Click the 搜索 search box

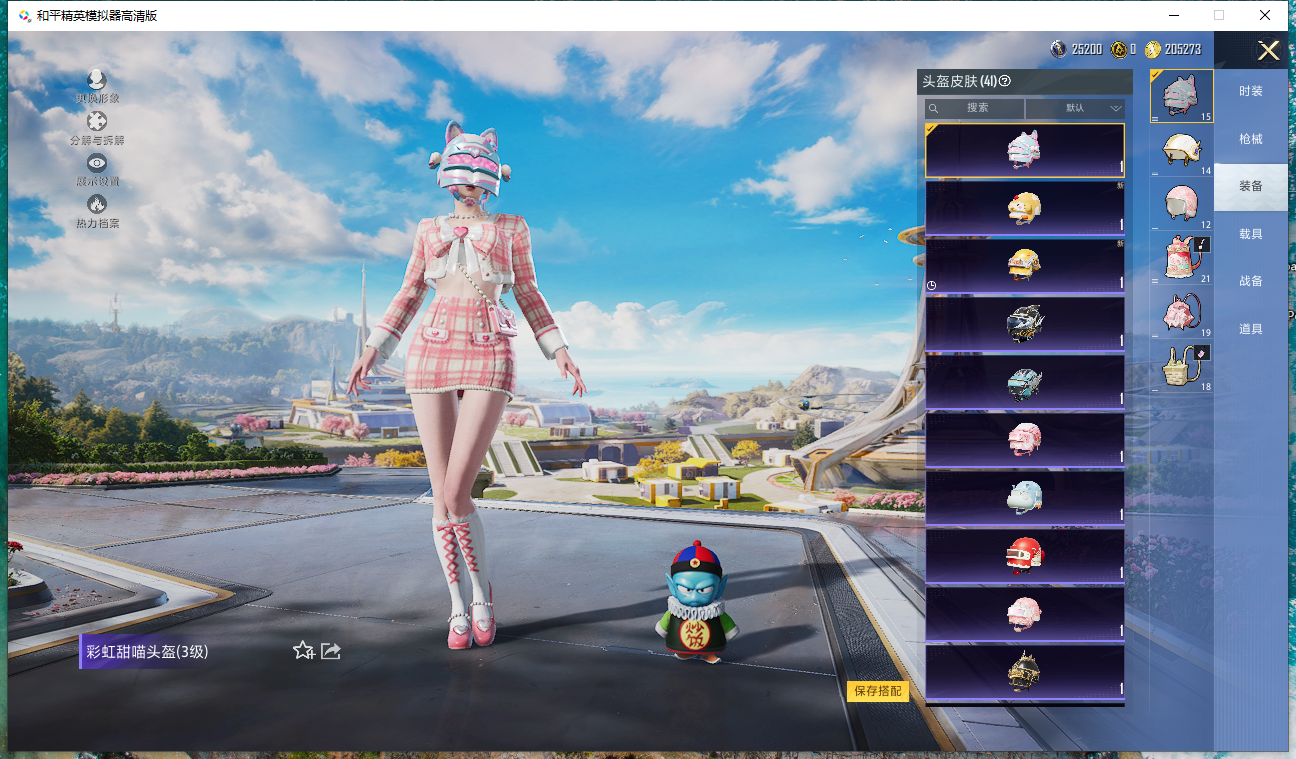[975, 108]
